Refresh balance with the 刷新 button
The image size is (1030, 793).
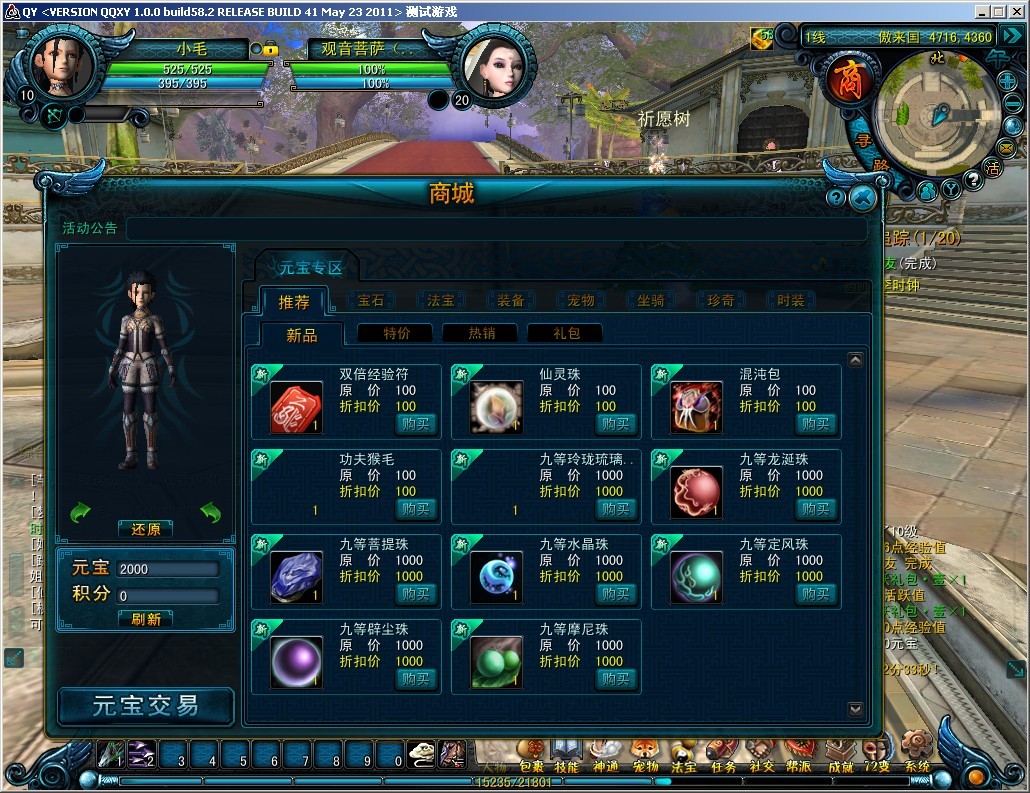pos(146,619)
